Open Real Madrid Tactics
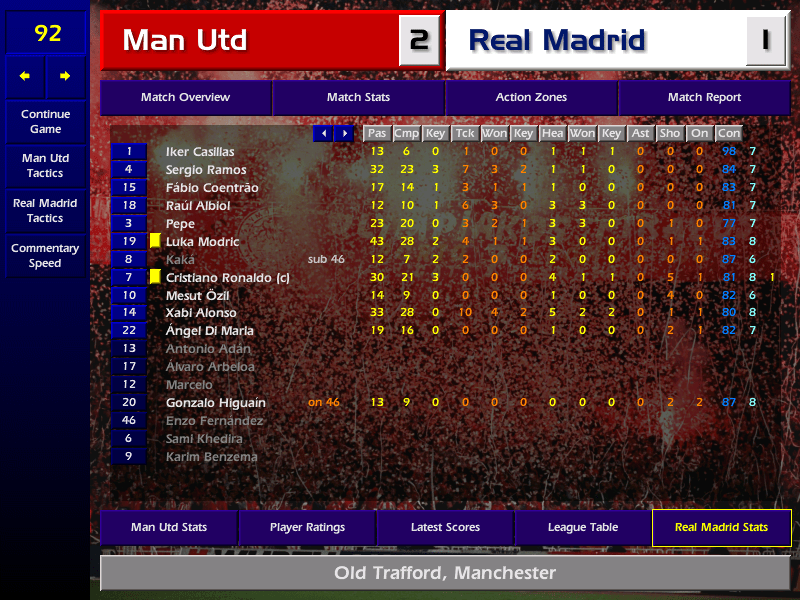This screenshot has width=800, height=600. [x=45, y=210]
